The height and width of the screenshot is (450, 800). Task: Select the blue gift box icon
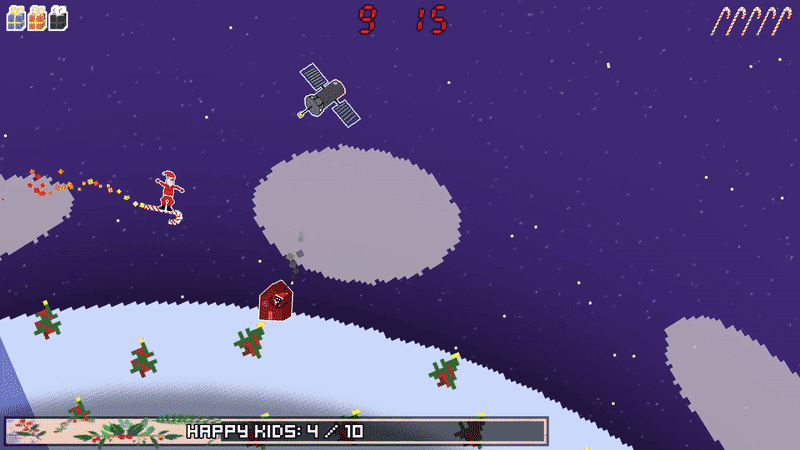(x=15, y=18)
